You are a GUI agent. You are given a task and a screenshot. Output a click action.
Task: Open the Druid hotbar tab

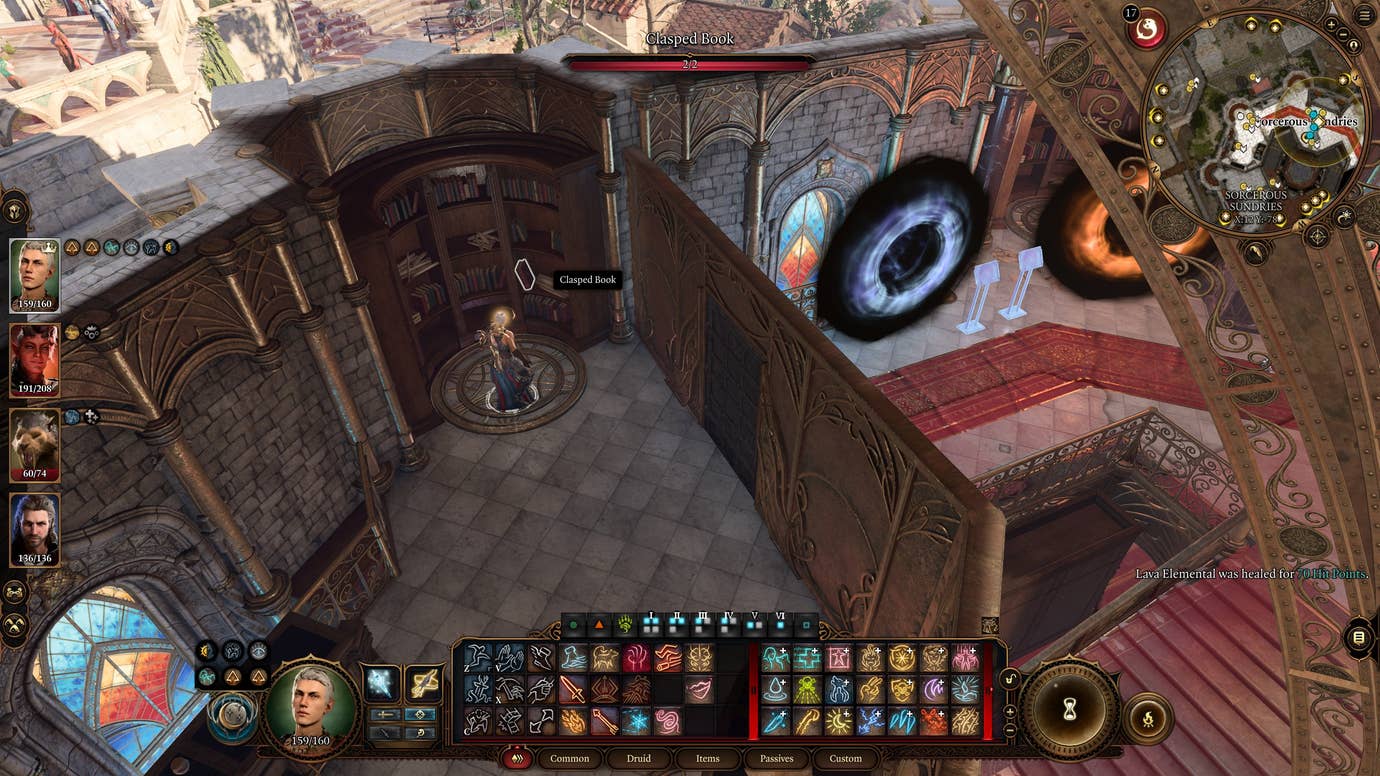638,758
